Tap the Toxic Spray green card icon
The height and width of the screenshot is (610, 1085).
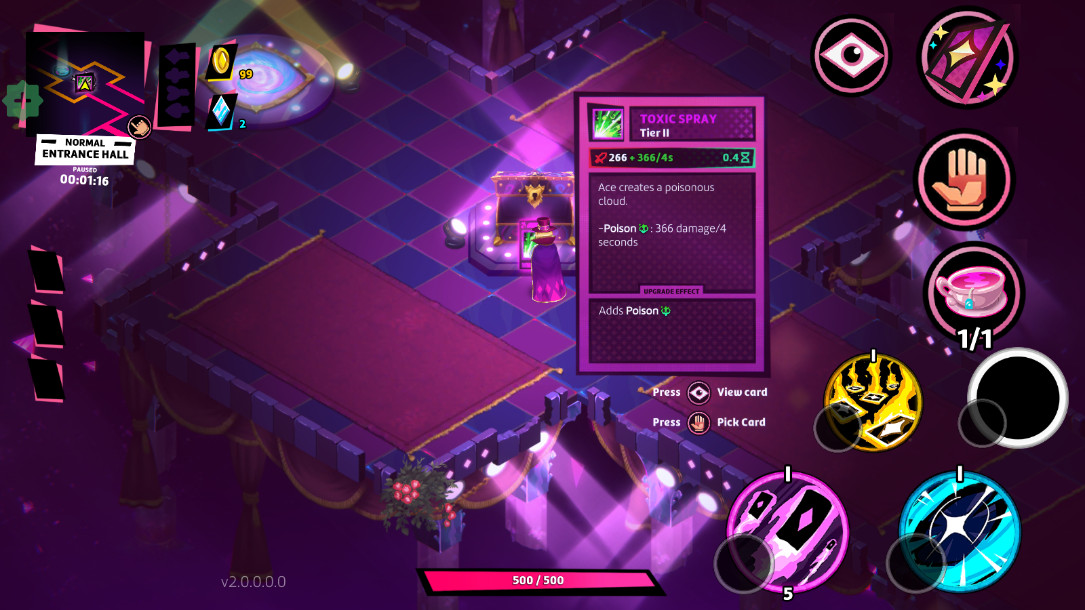tap(606, 125)
